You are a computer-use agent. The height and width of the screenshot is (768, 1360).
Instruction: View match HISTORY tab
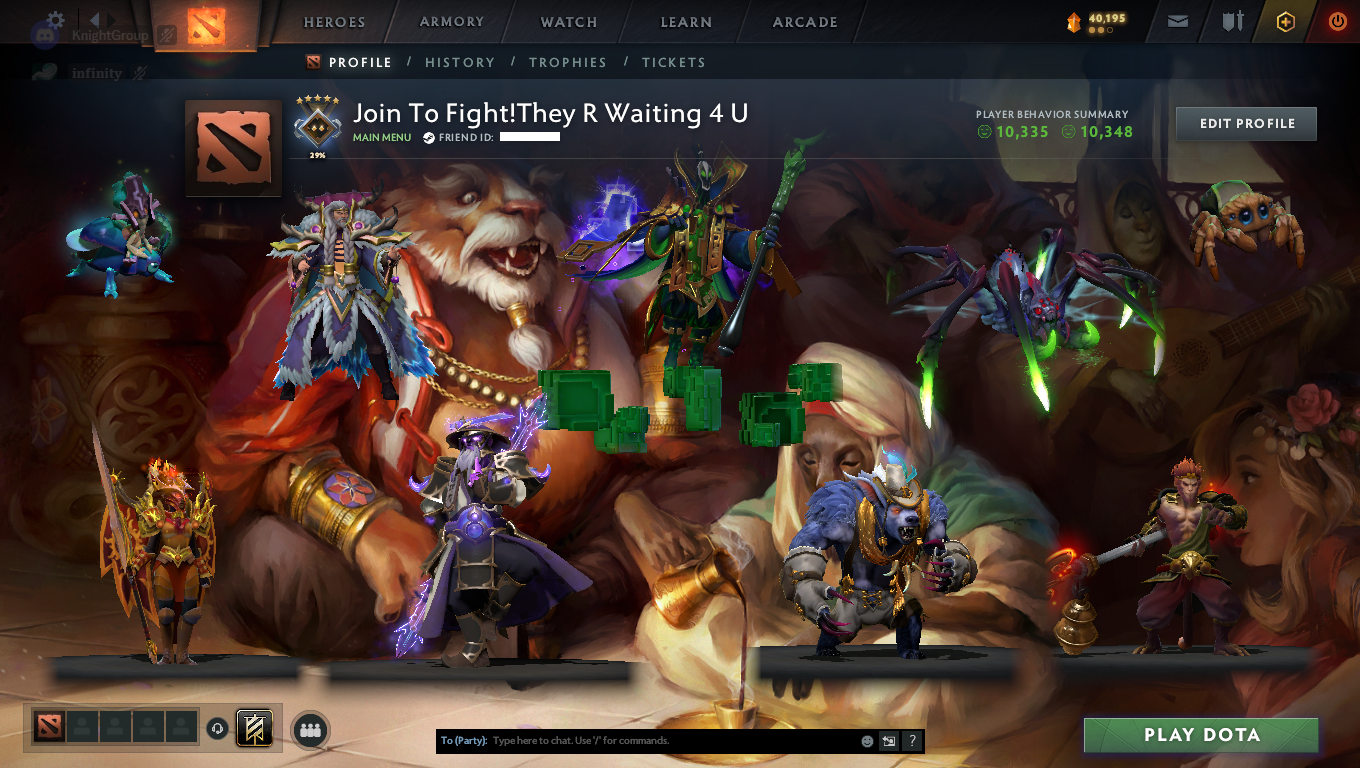tap(459, 62)
